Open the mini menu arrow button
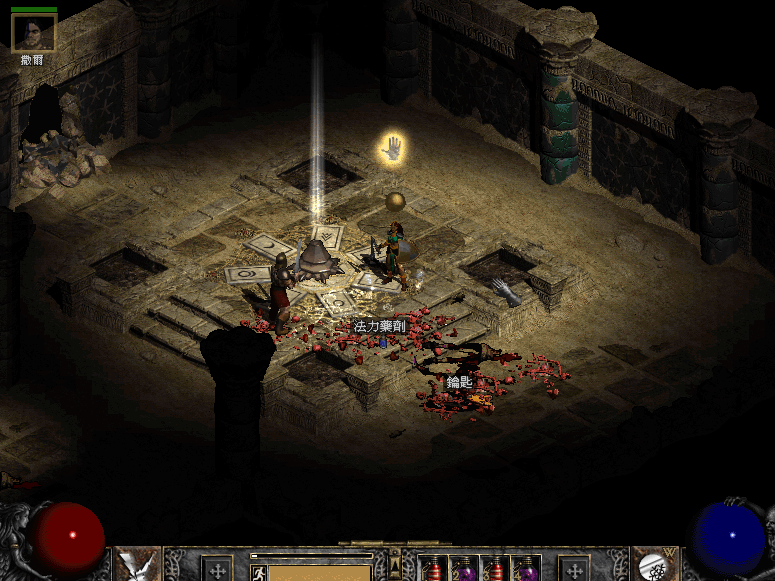The image size is (775, 581). (394, 563)
